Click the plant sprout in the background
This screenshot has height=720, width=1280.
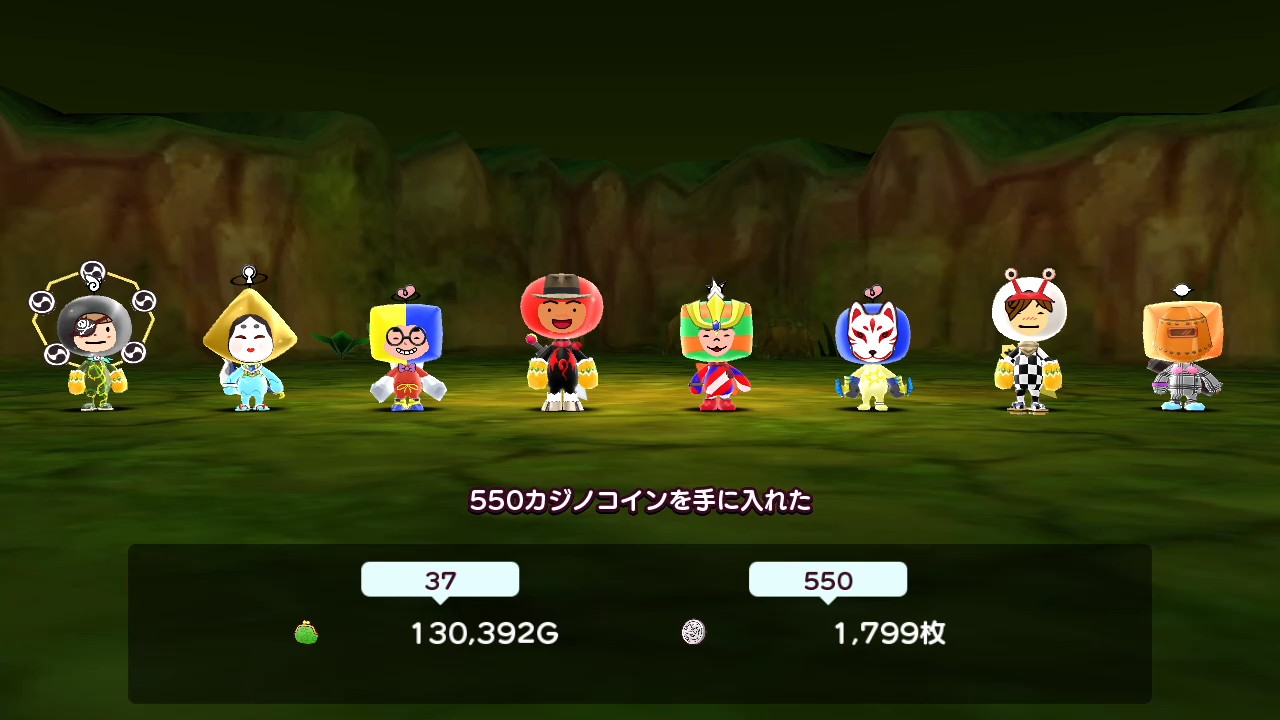[x=342, y=342]
